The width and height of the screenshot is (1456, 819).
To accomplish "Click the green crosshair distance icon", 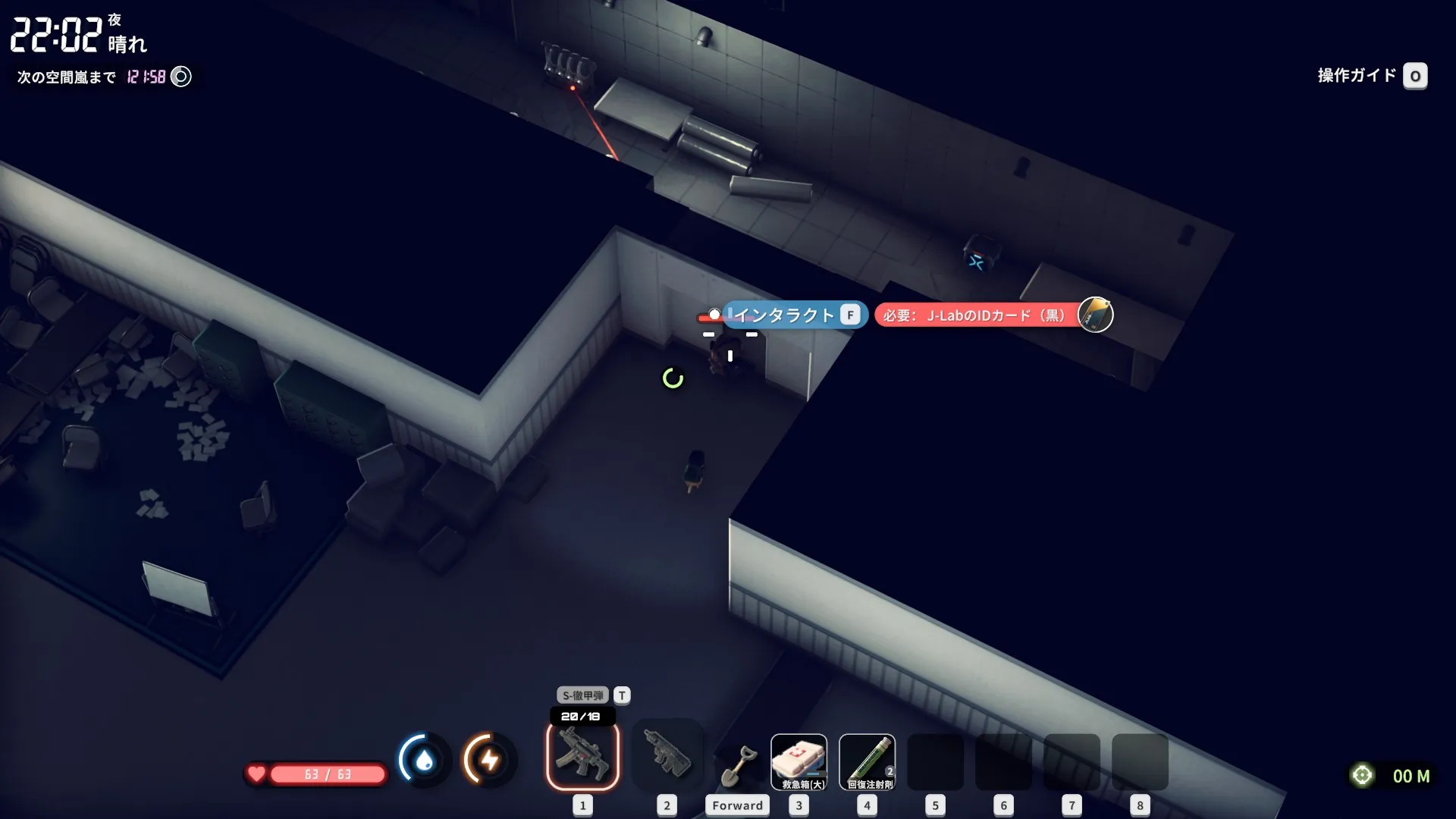I will click(x=1362, y=775).
